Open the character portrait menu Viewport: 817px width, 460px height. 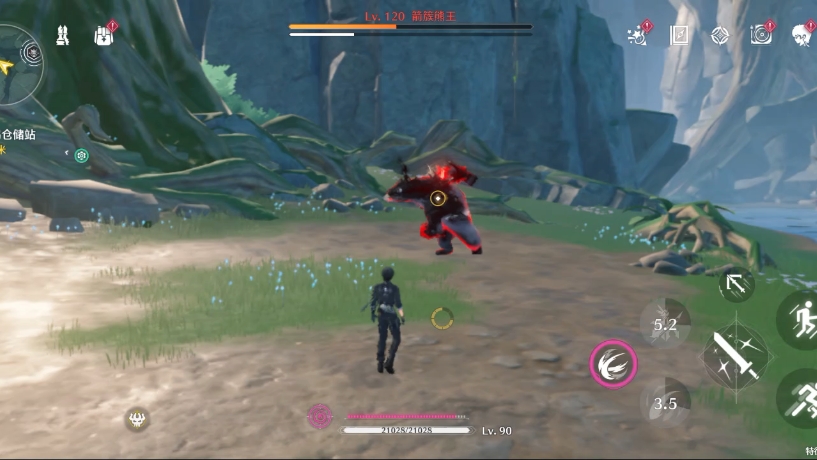coord(802,36)
